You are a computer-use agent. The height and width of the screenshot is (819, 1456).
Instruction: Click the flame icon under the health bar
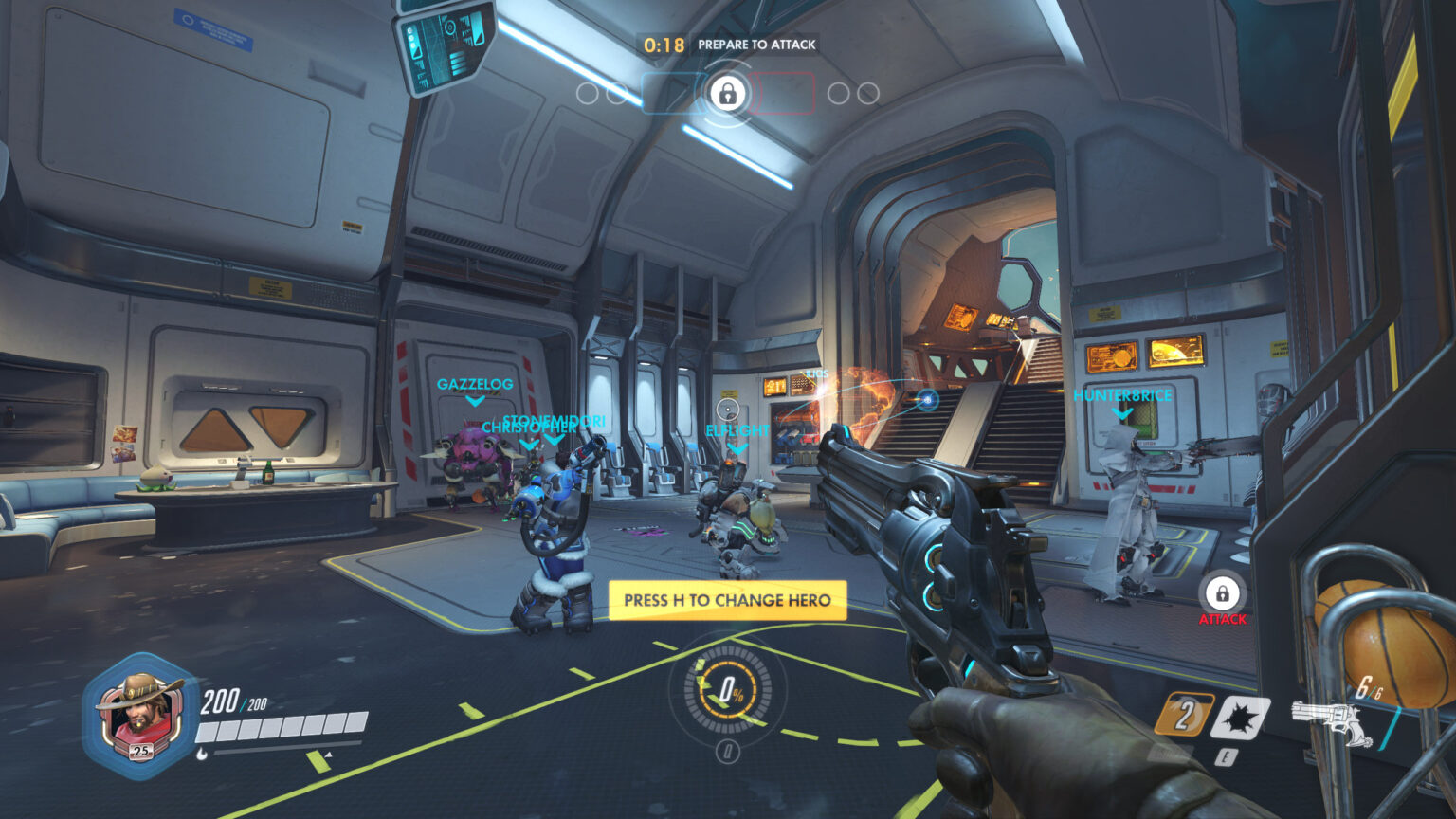[x=202, y=751]
